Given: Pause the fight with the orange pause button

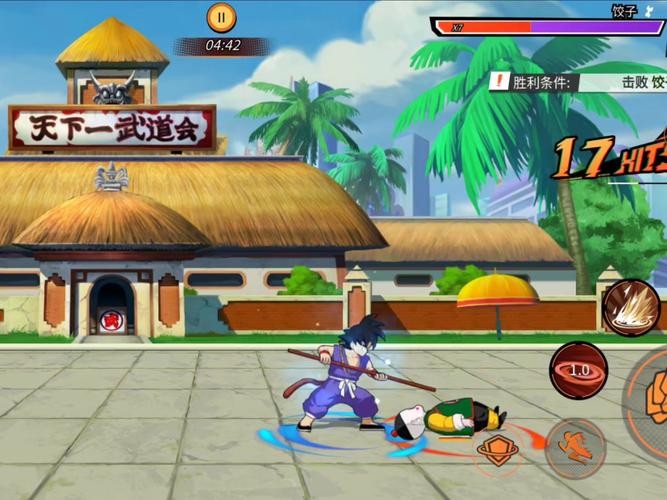Looking at the screenshot, I should click(x=221, y=17).
